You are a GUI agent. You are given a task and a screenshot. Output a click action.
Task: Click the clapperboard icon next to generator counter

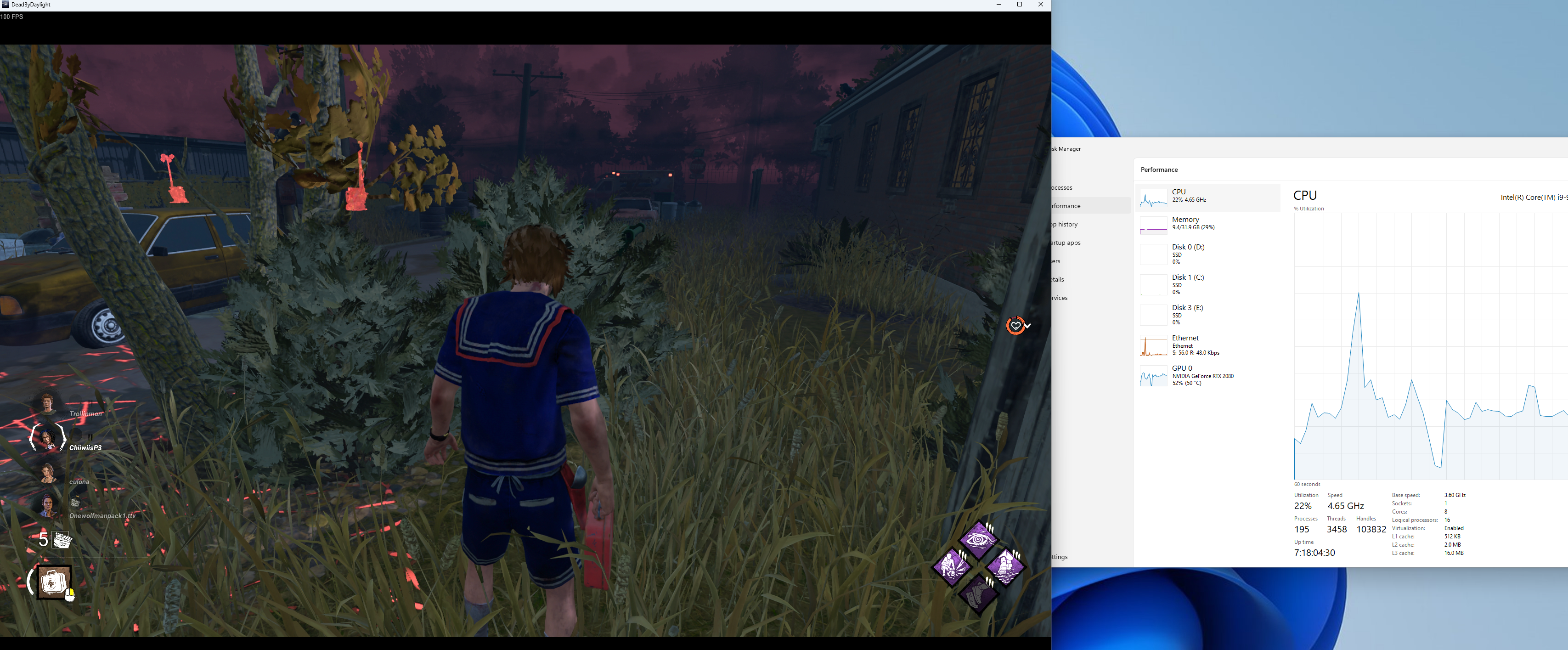pos(61,541)
